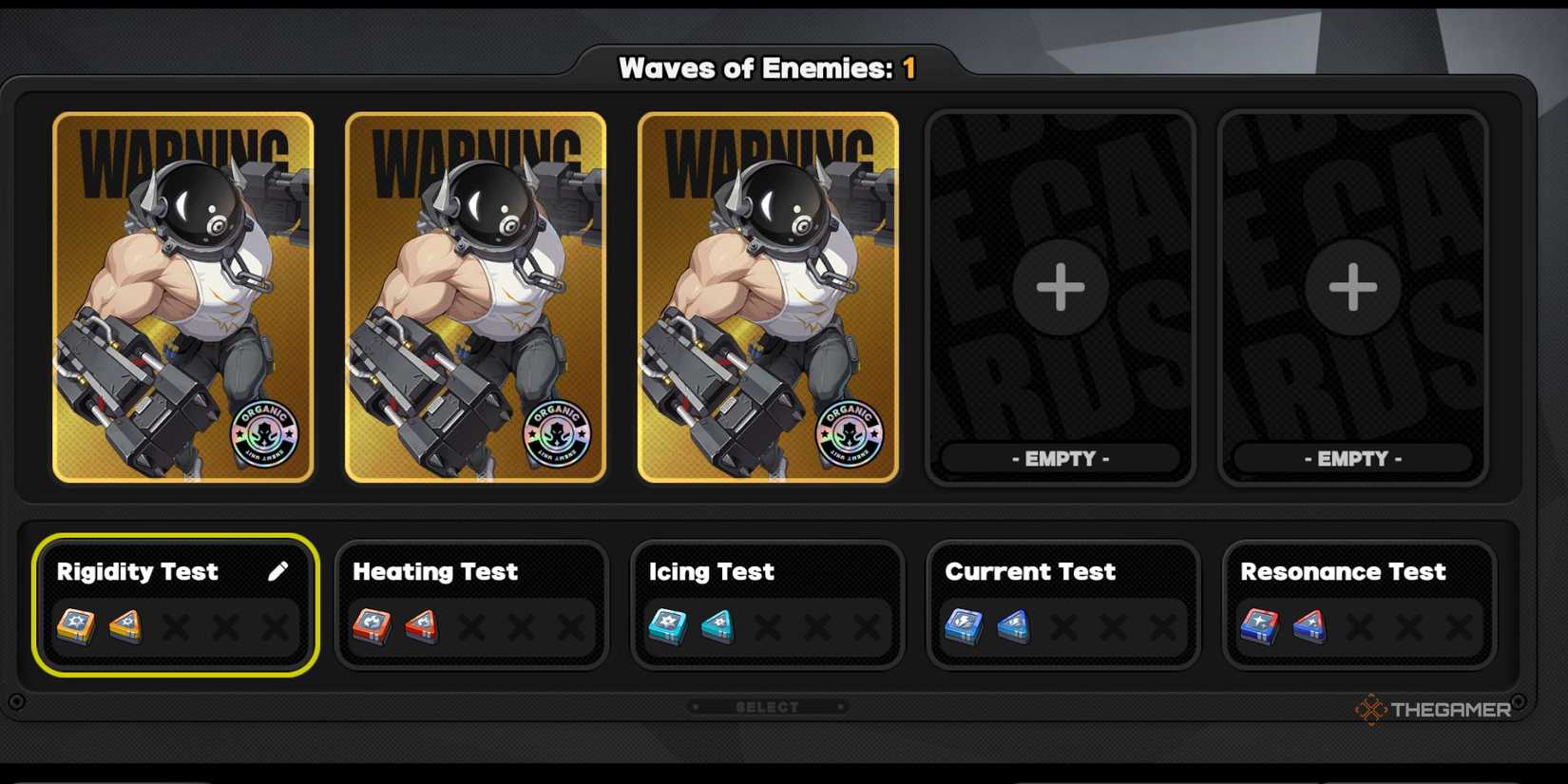
Task: Select the electric damage cube icon under Current Test
Action: point(965,626)
